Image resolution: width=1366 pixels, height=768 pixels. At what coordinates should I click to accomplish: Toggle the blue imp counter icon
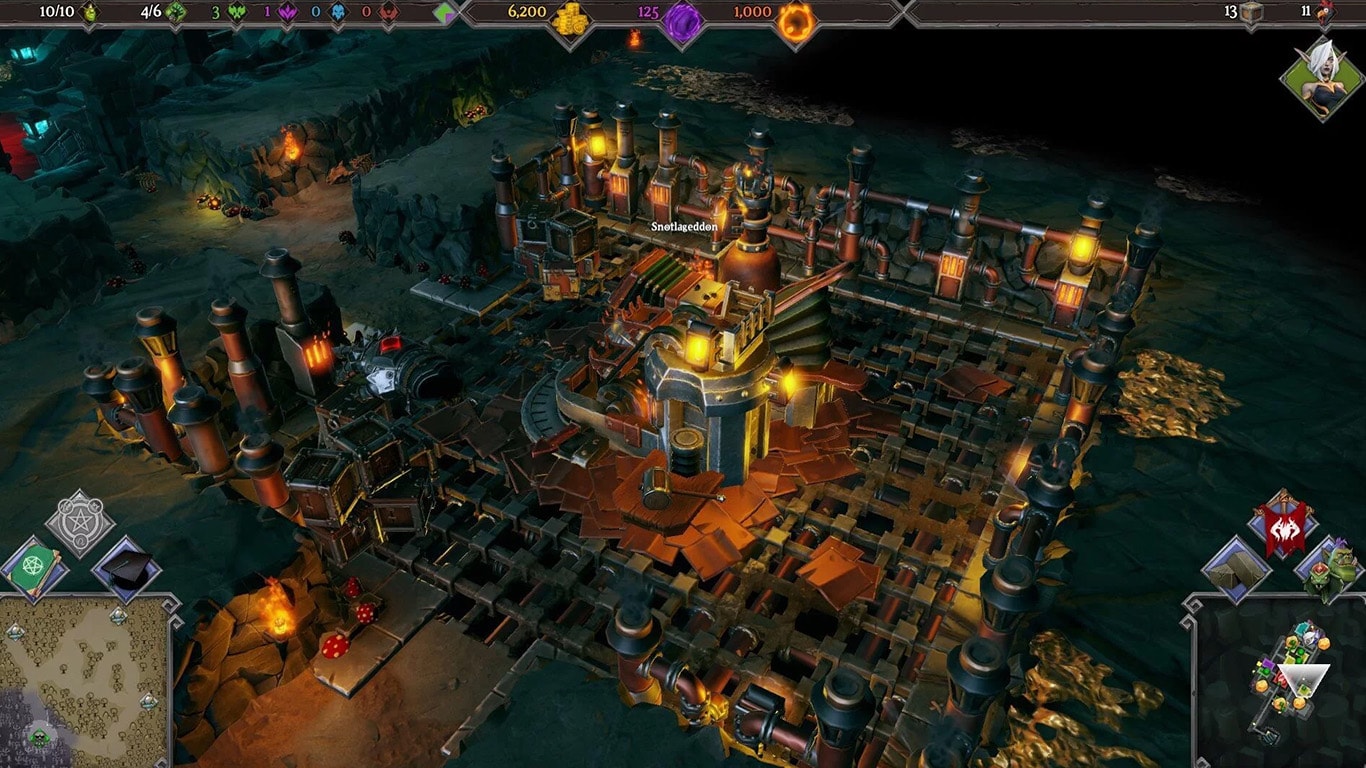336,12
